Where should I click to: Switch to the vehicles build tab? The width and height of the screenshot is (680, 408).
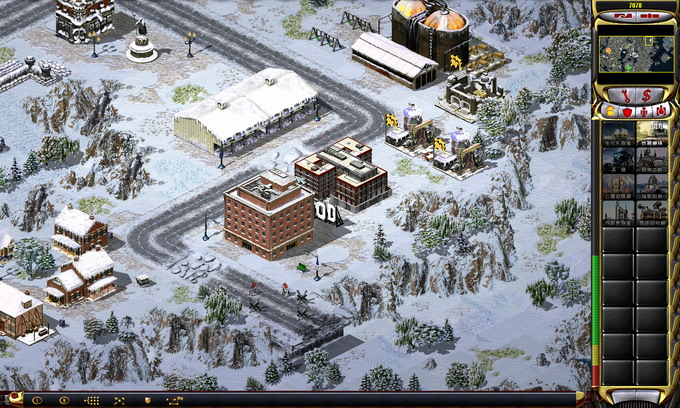click(x=660, y=111)
